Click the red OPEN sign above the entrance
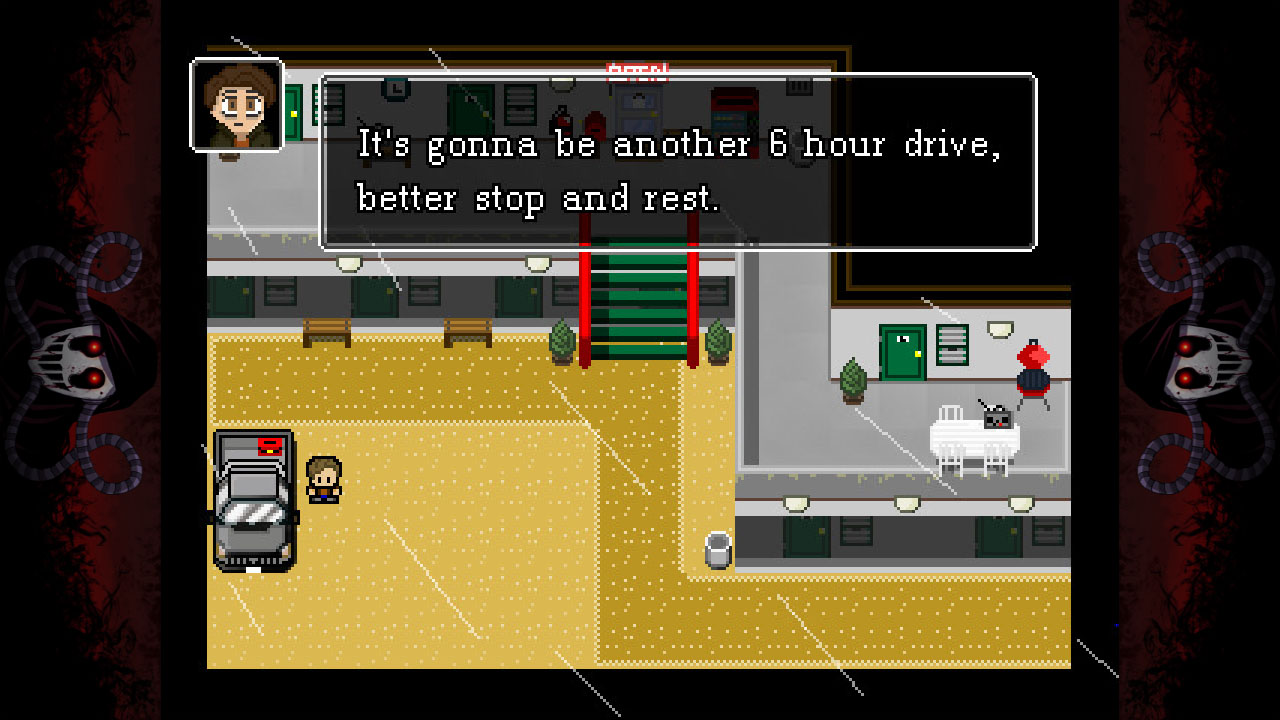The image size is (1280, 720). coord(638,70)
